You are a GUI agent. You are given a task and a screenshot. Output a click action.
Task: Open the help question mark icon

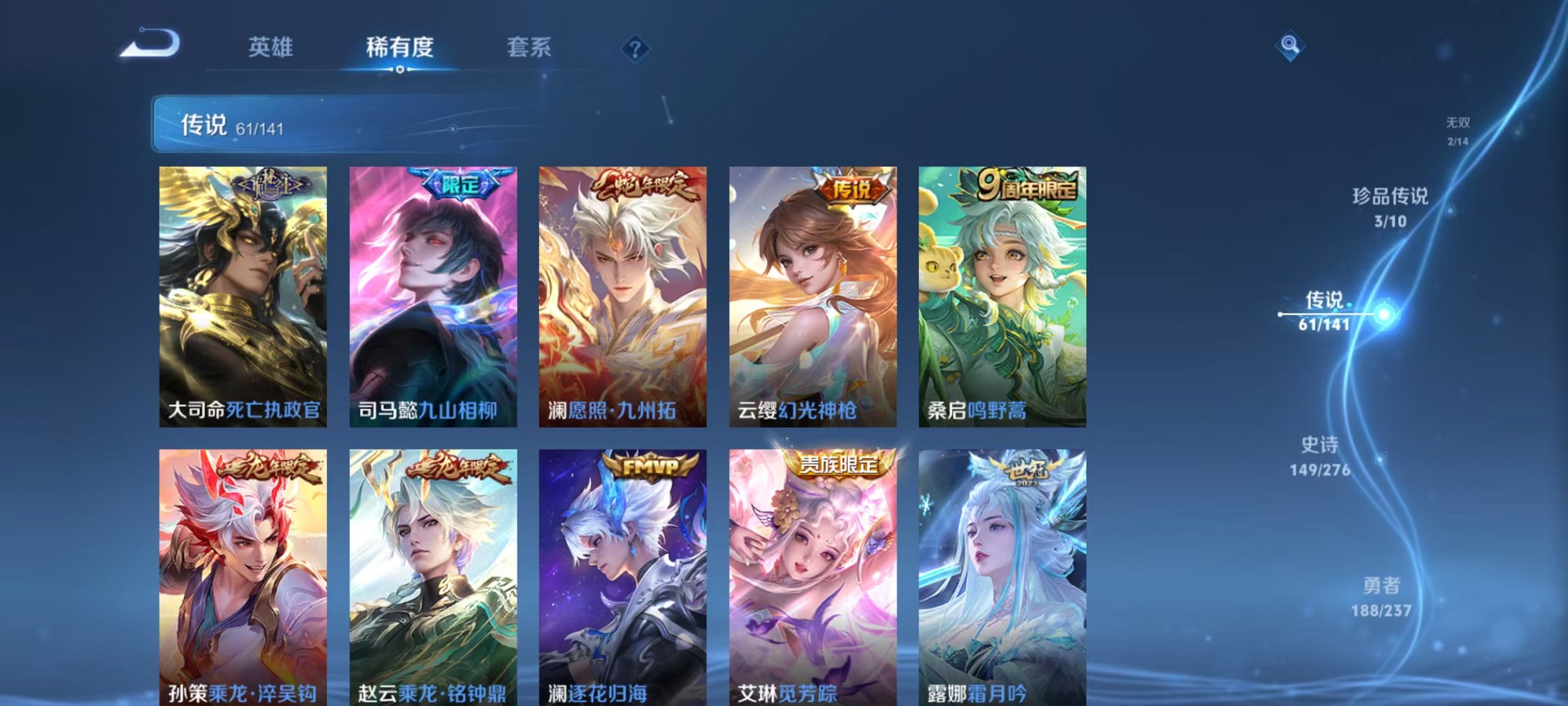coord(637,48)
